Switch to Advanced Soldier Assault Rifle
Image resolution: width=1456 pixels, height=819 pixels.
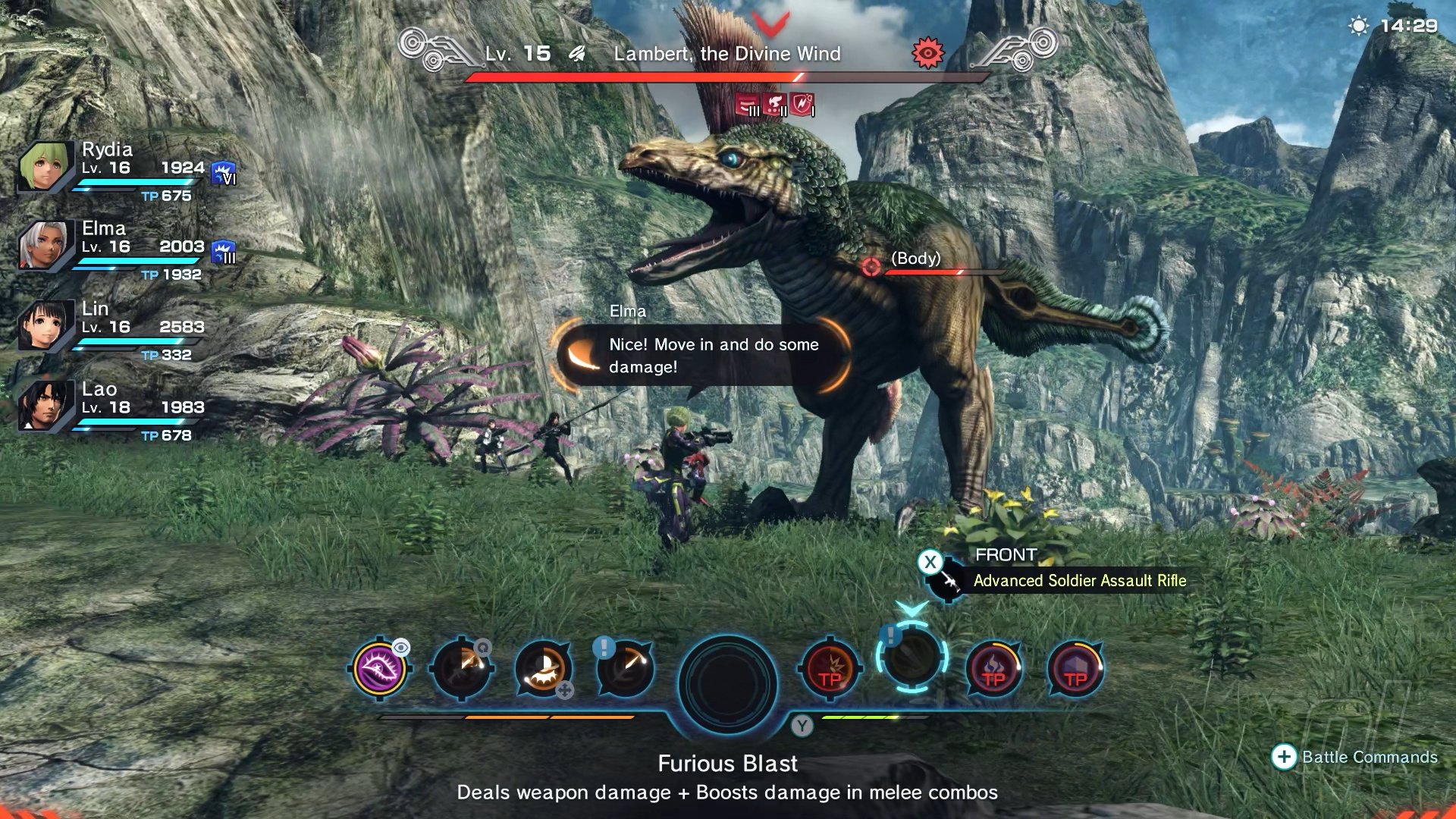(x=1078, y=581)
